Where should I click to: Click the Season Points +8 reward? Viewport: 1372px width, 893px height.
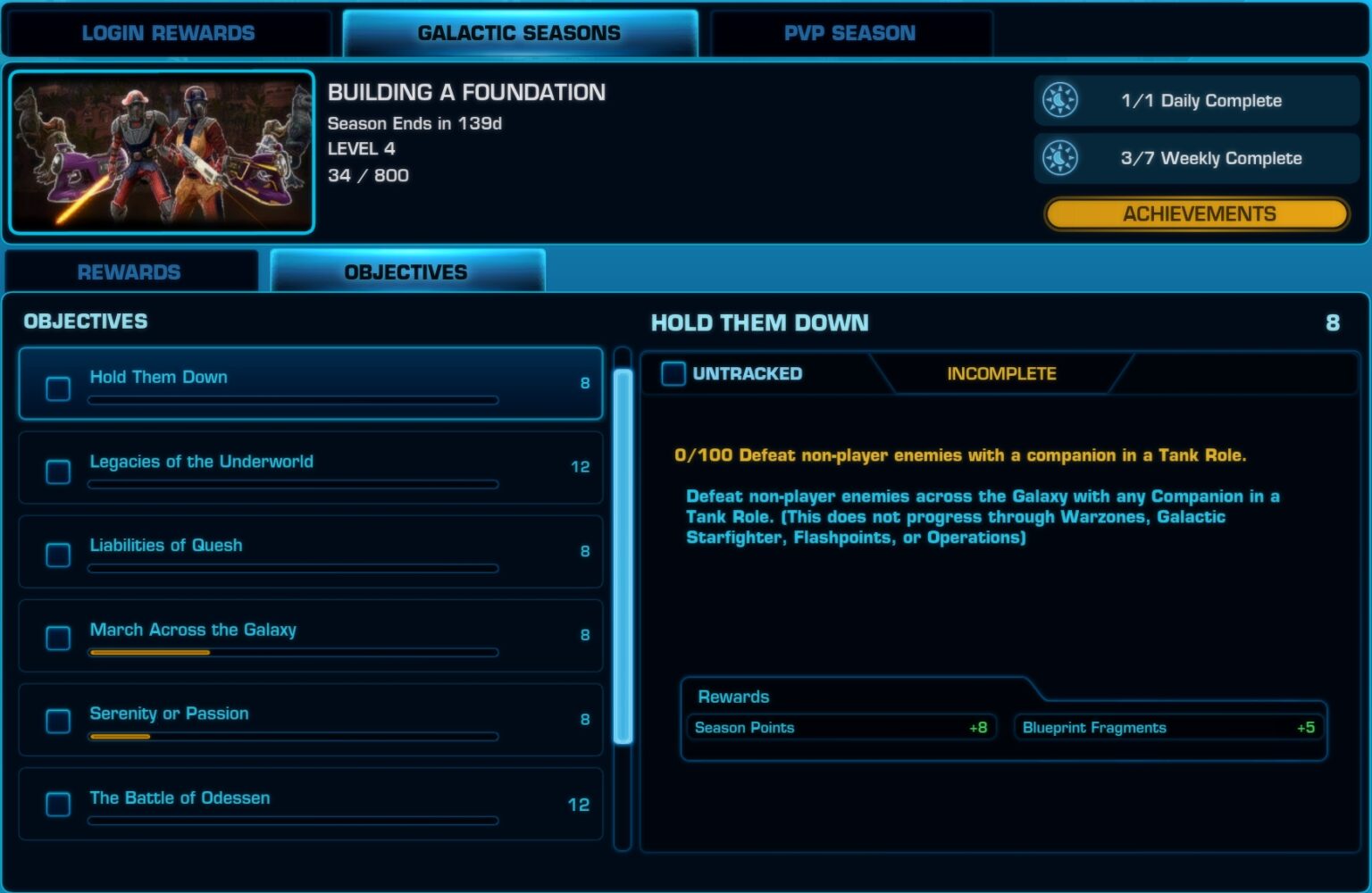(x=841, y=727)
